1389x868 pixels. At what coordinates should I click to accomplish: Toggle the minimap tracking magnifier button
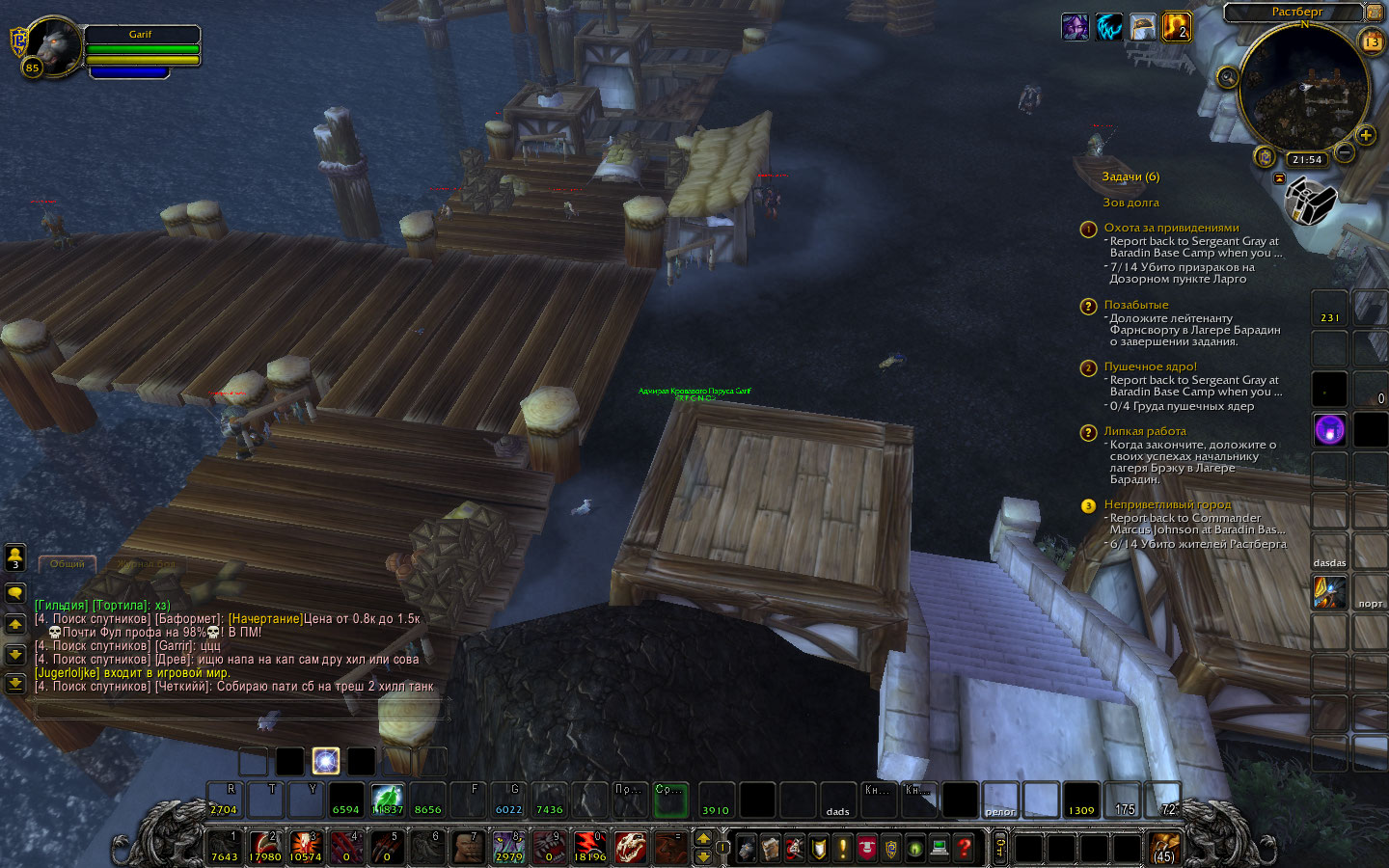1227,77
